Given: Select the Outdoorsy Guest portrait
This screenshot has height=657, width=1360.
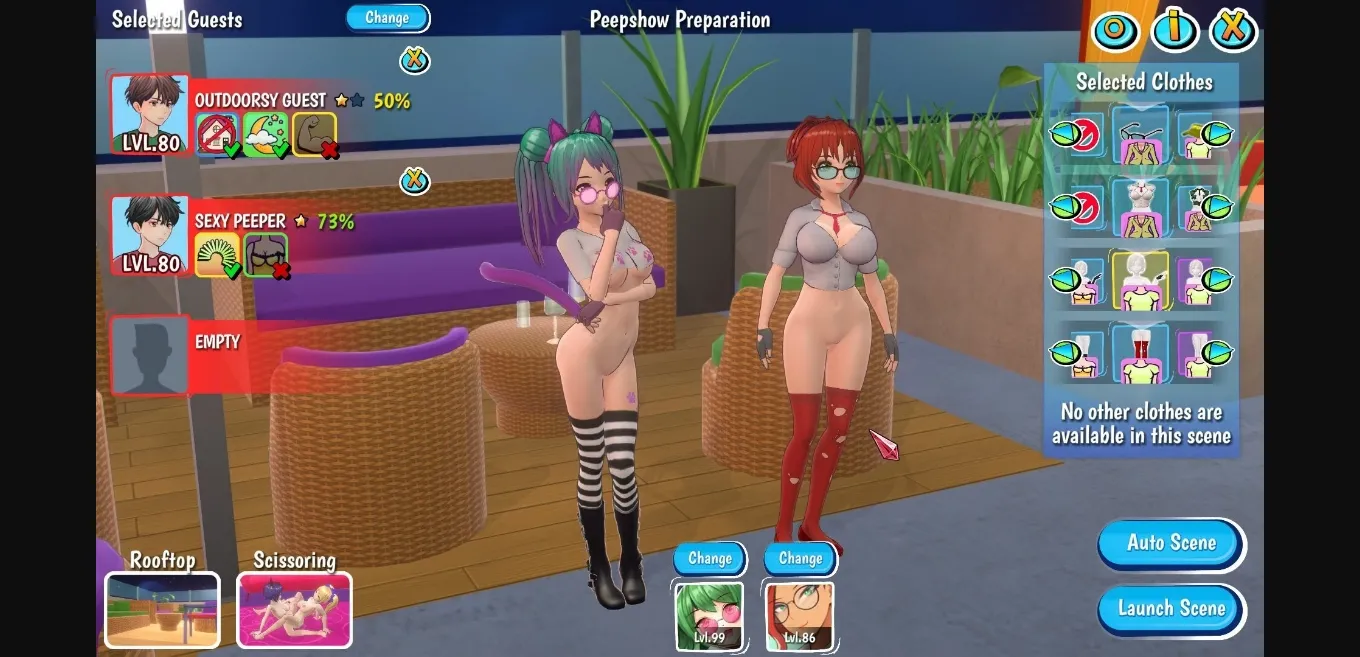Looking at the screenshot, I should [150, 114].
